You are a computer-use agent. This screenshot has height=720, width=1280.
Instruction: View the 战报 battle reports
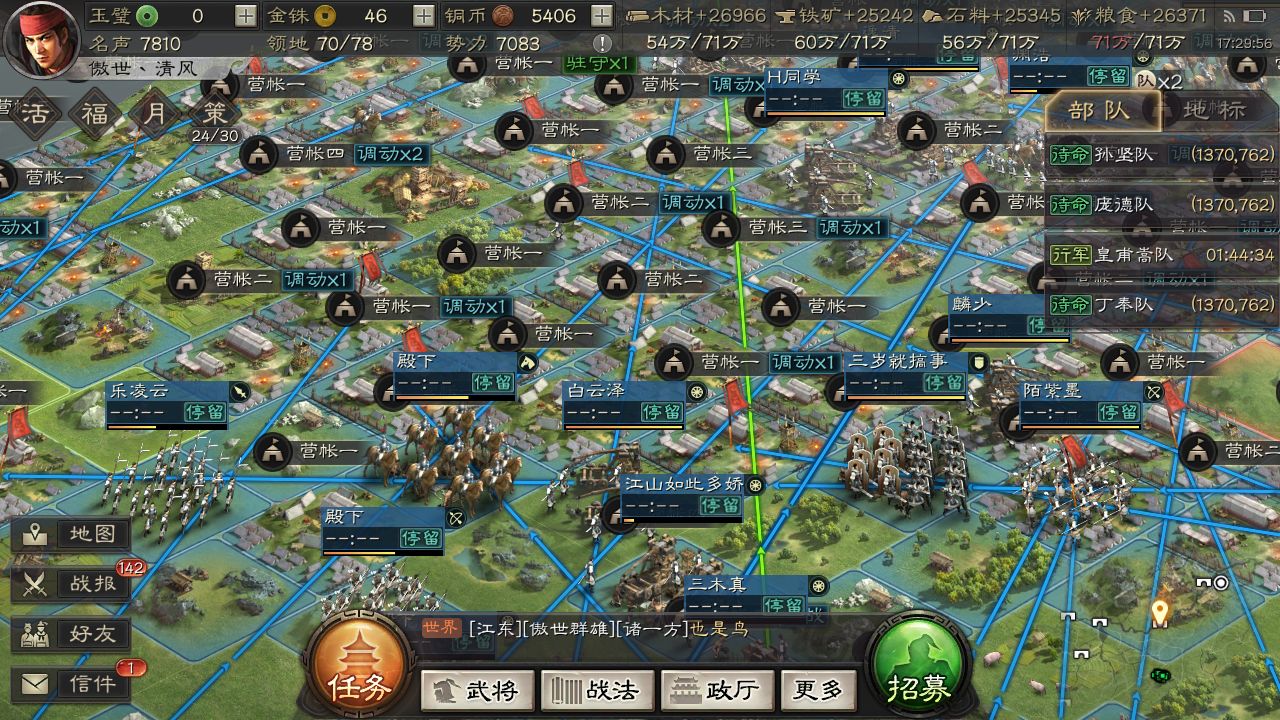coord(72,584)
